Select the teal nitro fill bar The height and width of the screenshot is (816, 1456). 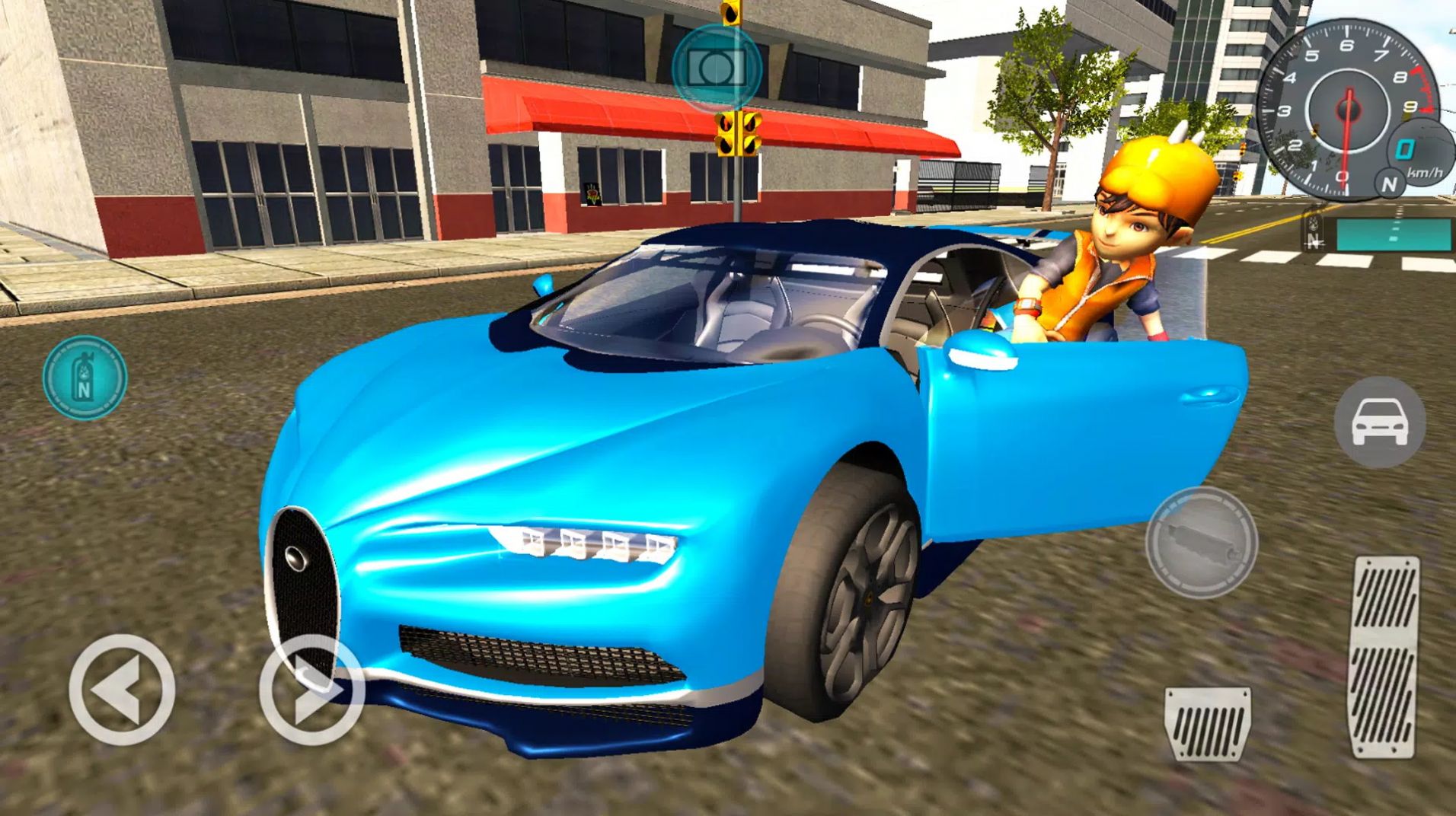click(x=1392, y=235)
